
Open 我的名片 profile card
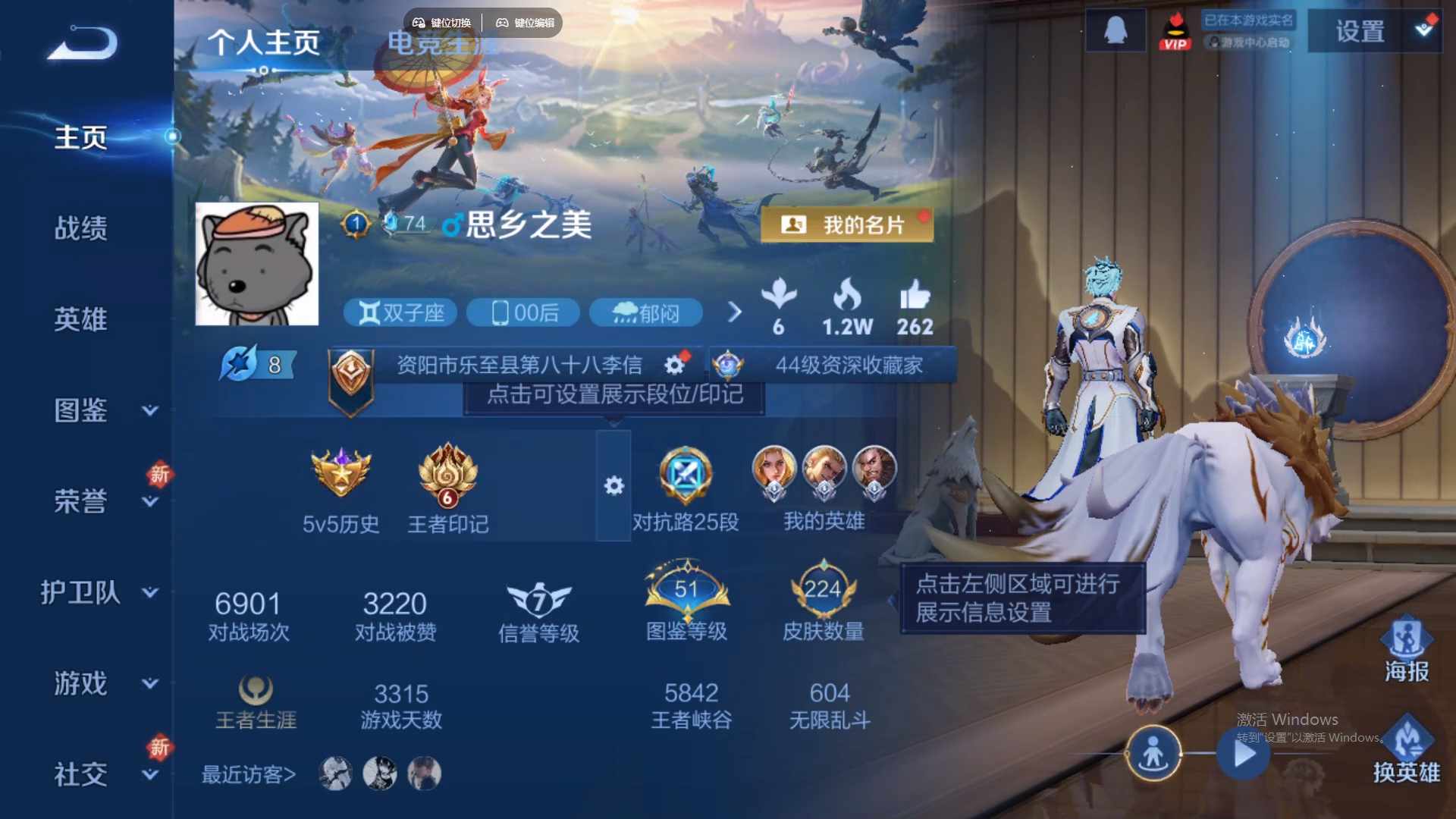(x=847, y=224)
